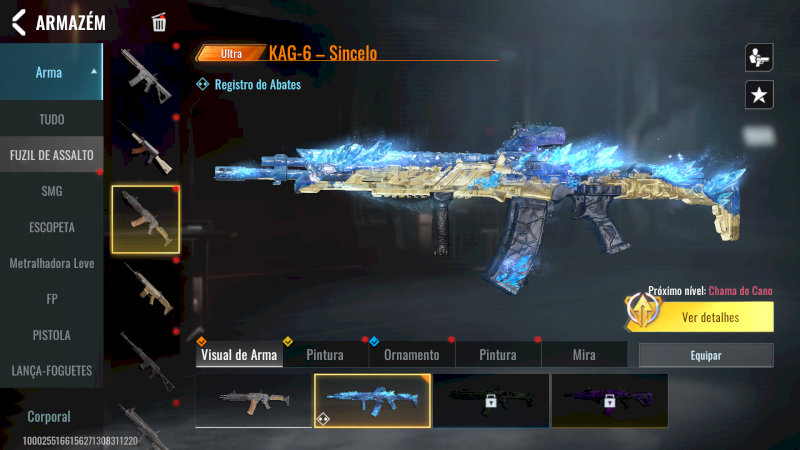Click the trash can icon
The height and width of the screenshot is (450, 800).
(x=159, y=23)
